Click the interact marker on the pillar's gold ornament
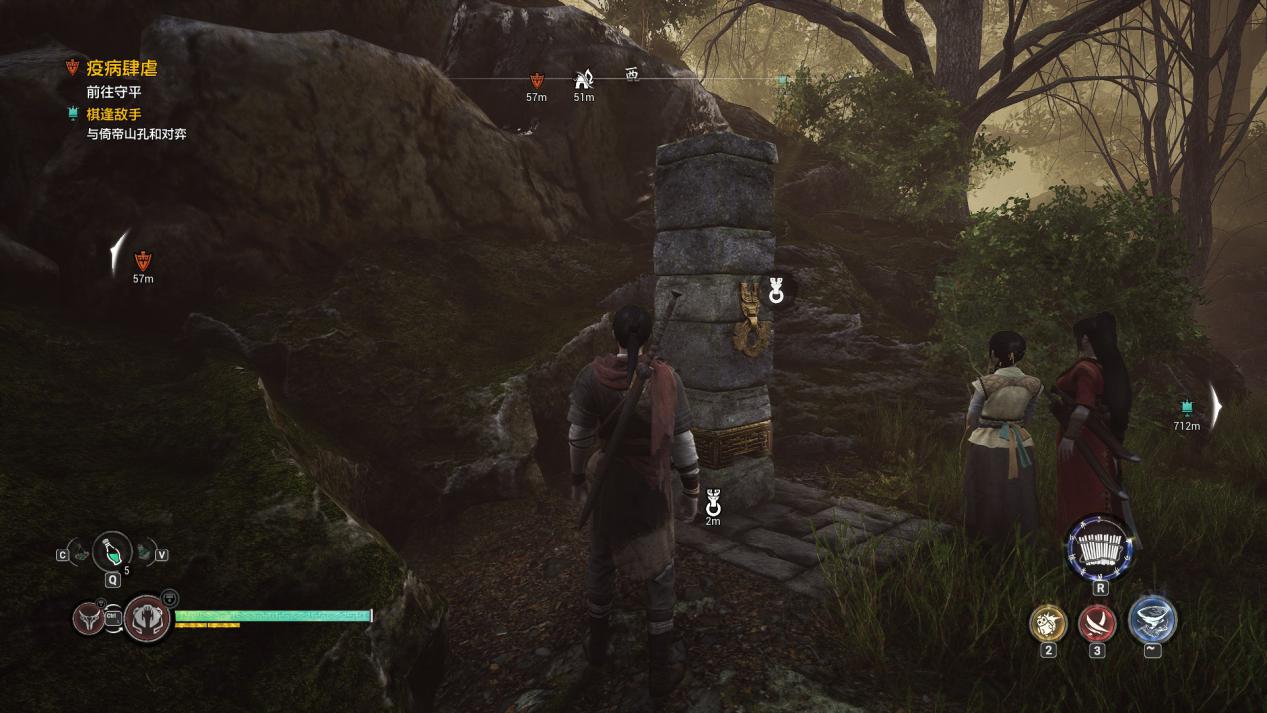The image size is (1267, 713). pyautogui.click(x=776, y=292)
